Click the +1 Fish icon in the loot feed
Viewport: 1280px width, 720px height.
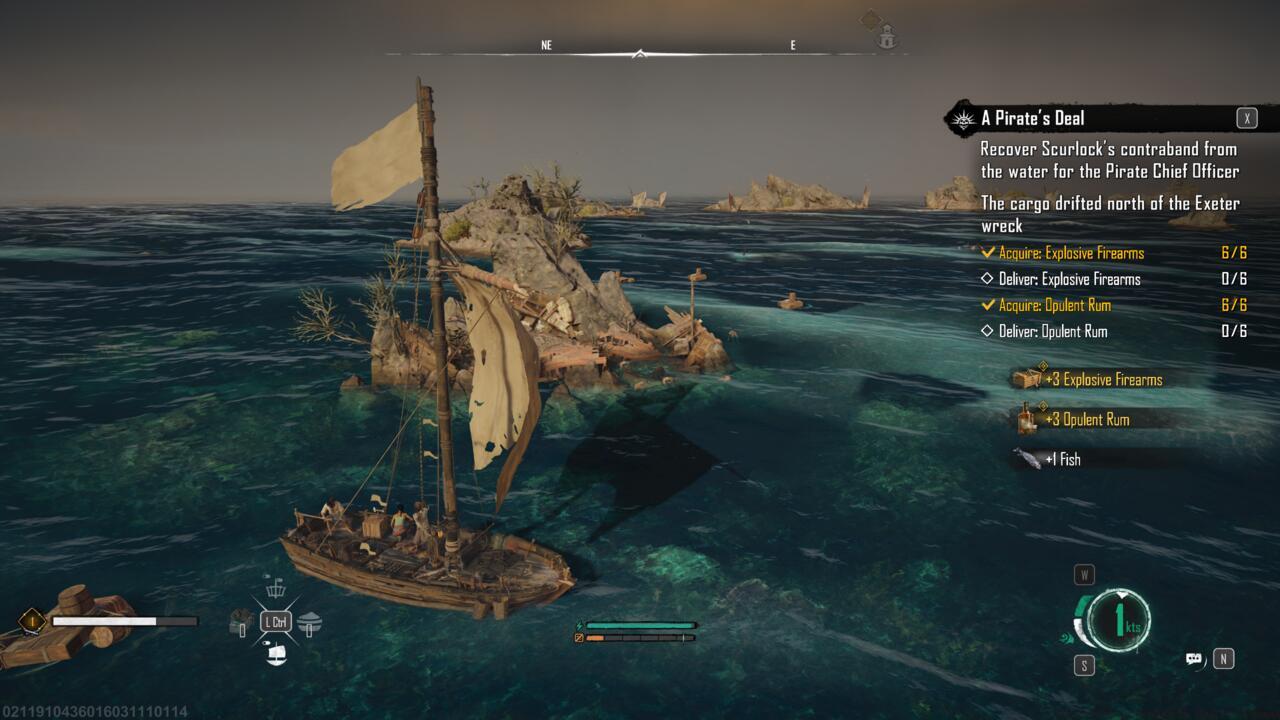click(1026, 457)
